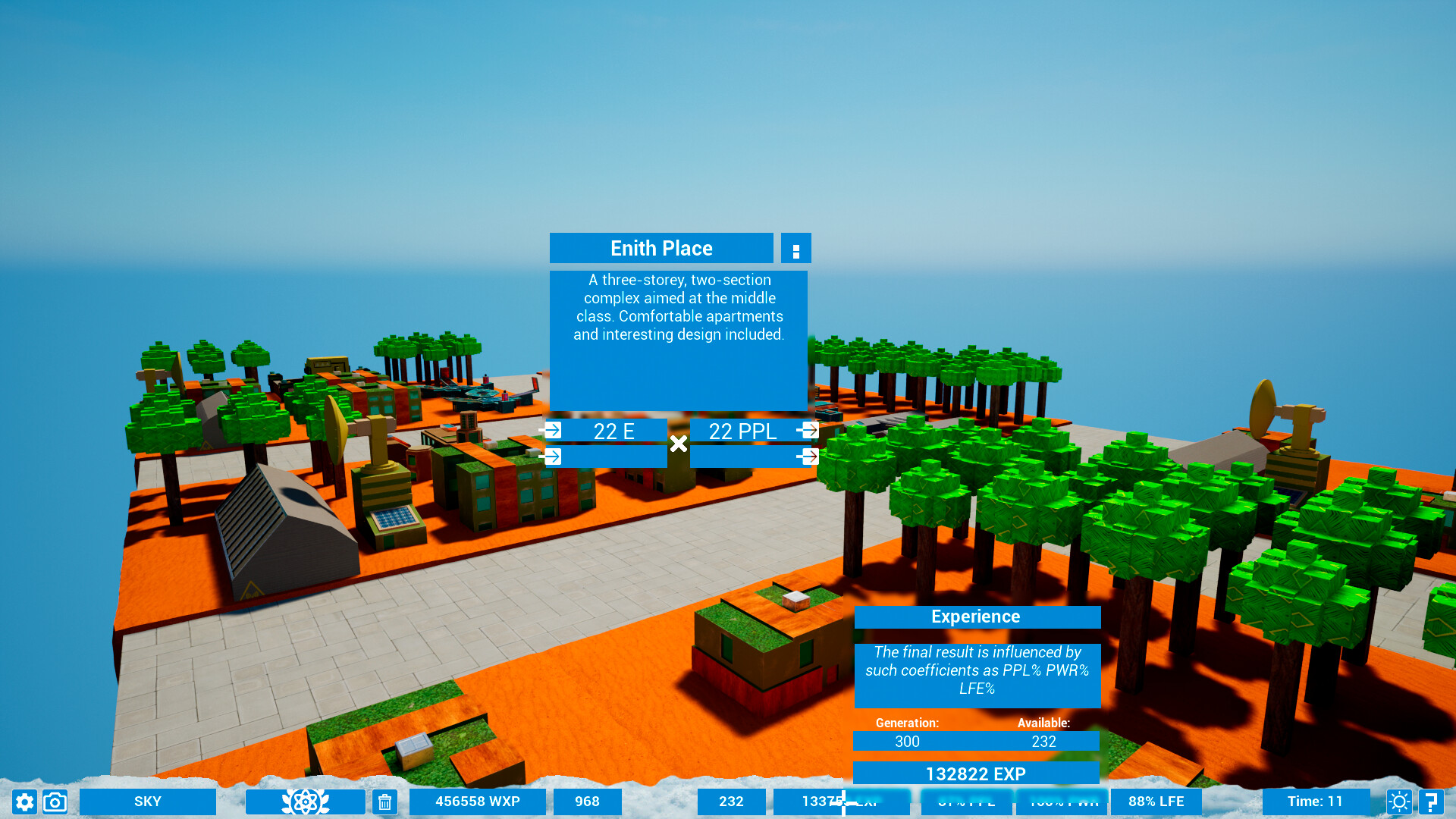This screenshot has height=819, width=1456.
Task: Click the 456558 WXP counter
Action: 476,802
